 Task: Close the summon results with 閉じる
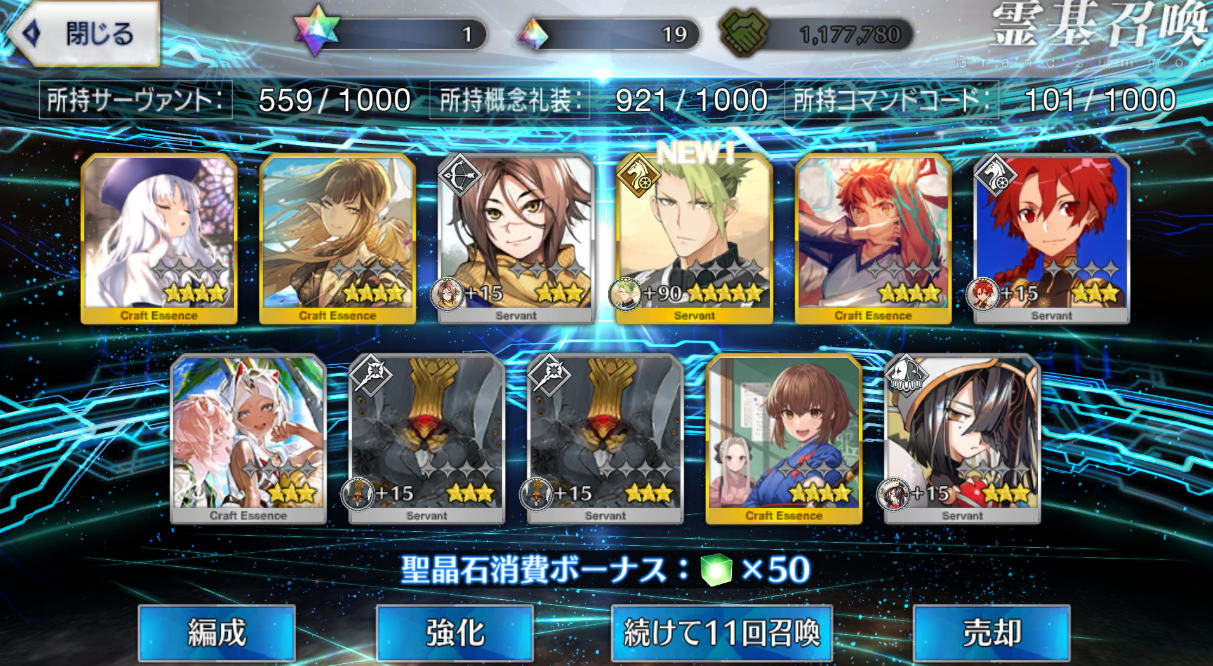82,35
